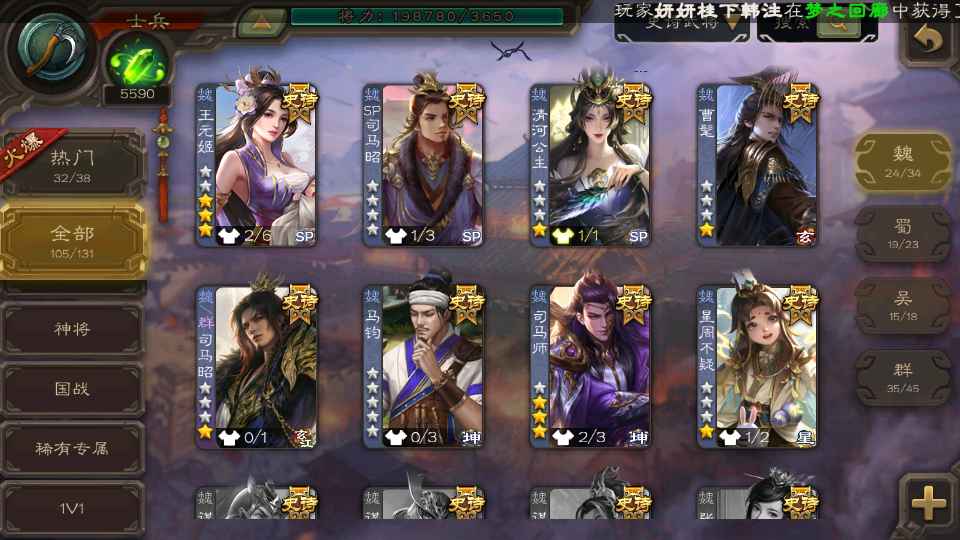Choose the 司马师 hero card
The height and width of the screenshot is (540, 960).
pyautogui.click(x=590, y=366)
